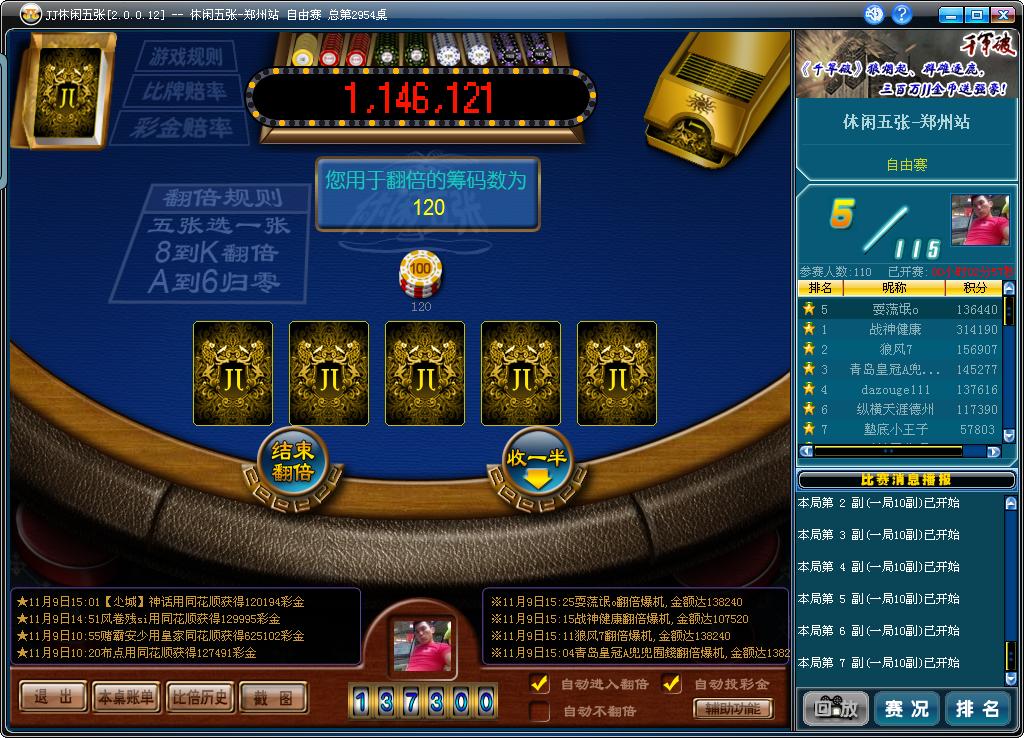Open the 本桌账单 table bill
Image resolution: width=1024 pixels, height=738 pixels.
125,697
